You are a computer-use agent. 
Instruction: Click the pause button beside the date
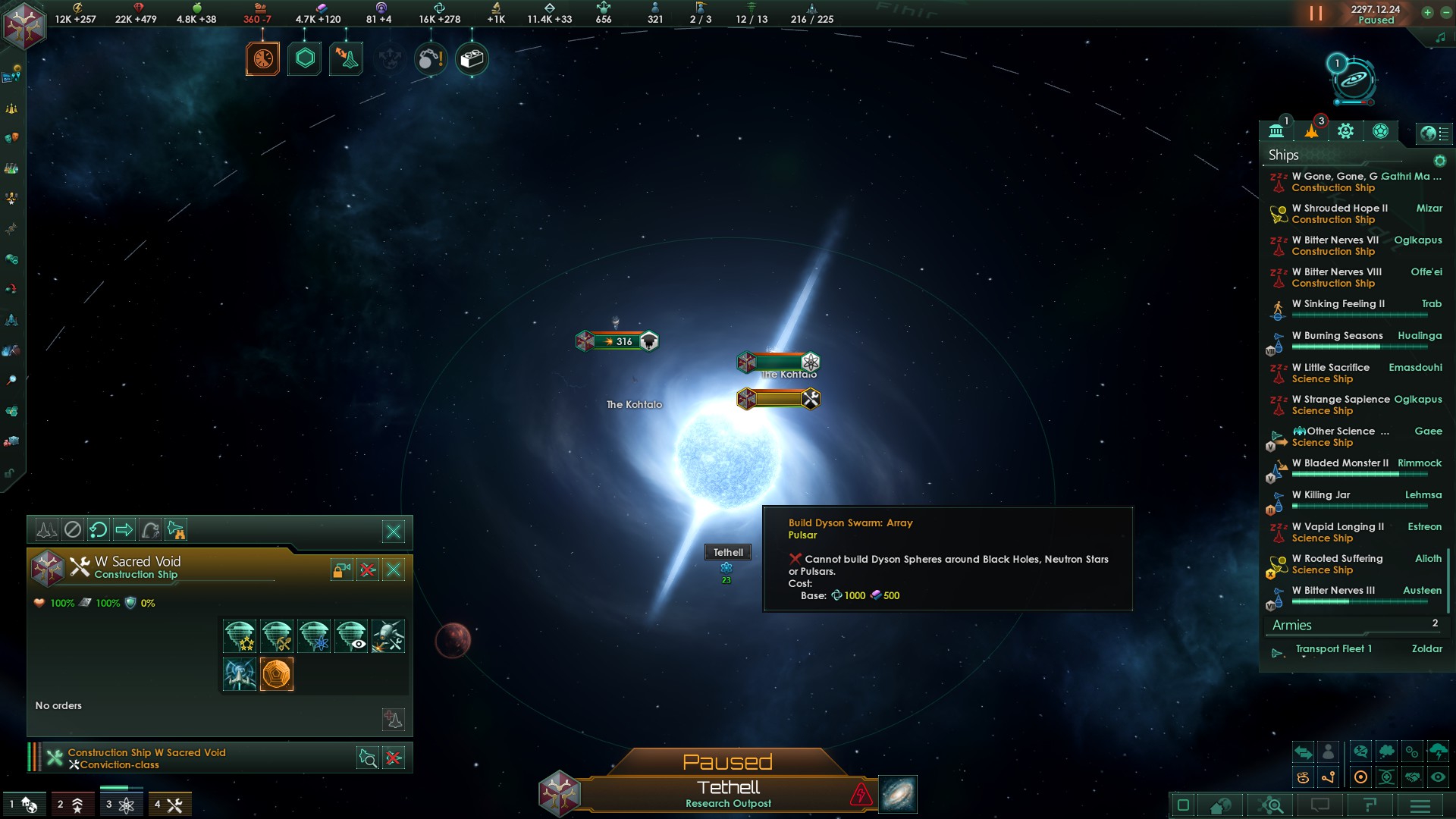pos(1316,14)
